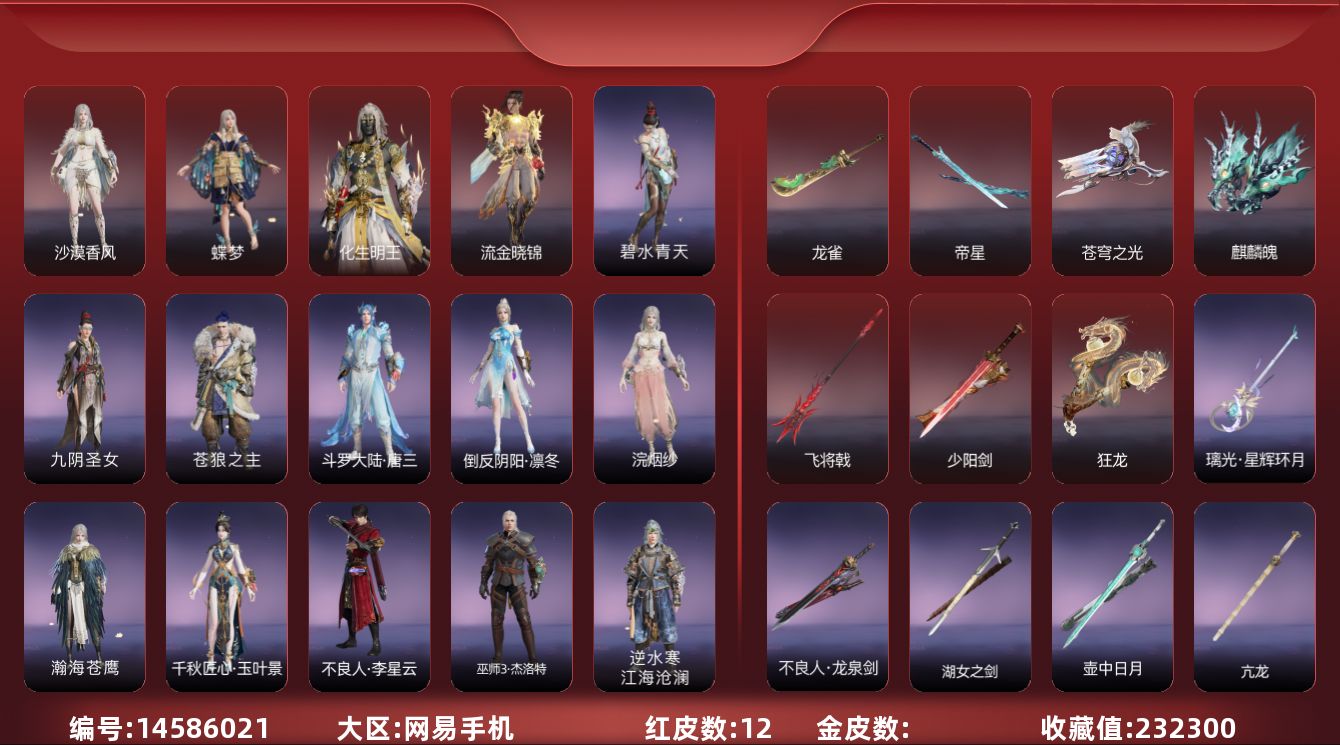Click the 麒麟魄 weapon icon
The image size is (1340, 745).
1253,180
